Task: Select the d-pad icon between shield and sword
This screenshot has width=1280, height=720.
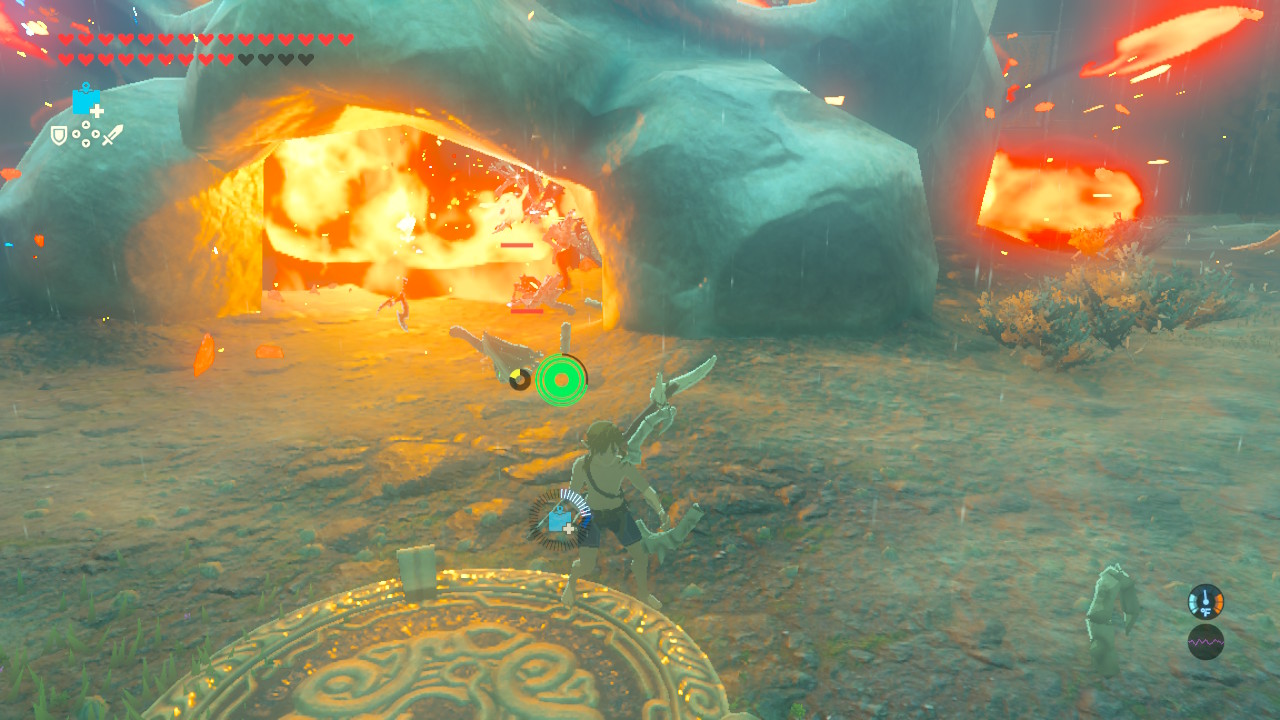Action: pos(86,135)
